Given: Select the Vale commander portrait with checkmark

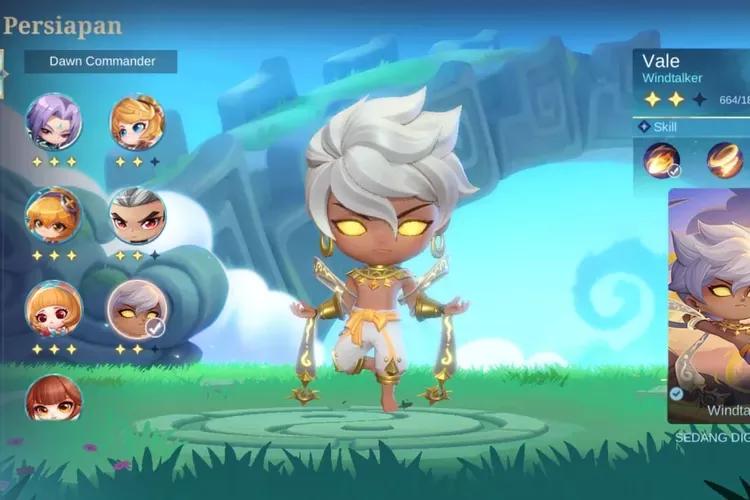Looking at the screenshot, I should pyautogui.click(x=137, y=308).
